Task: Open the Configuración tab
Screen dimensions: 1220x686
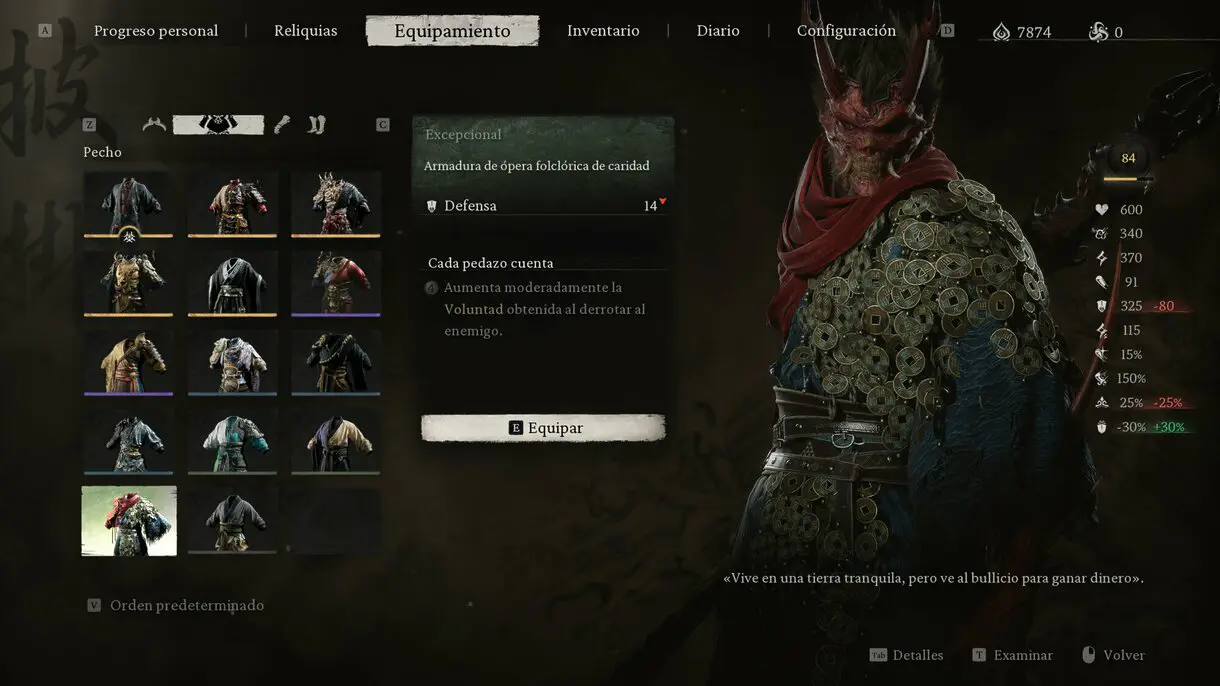Action: tap(846, 31)
